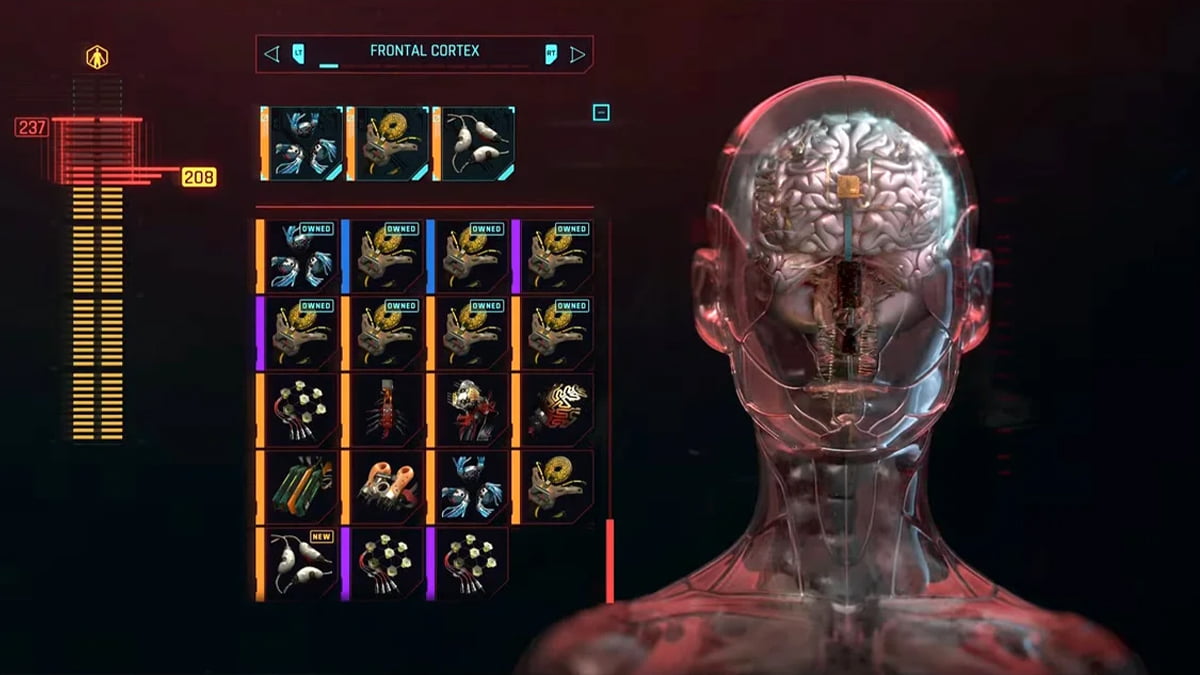Choose the orange twin-cylinder cyberware item
This screenshot has width=1200, height=675.
click(x=385, y=487)
